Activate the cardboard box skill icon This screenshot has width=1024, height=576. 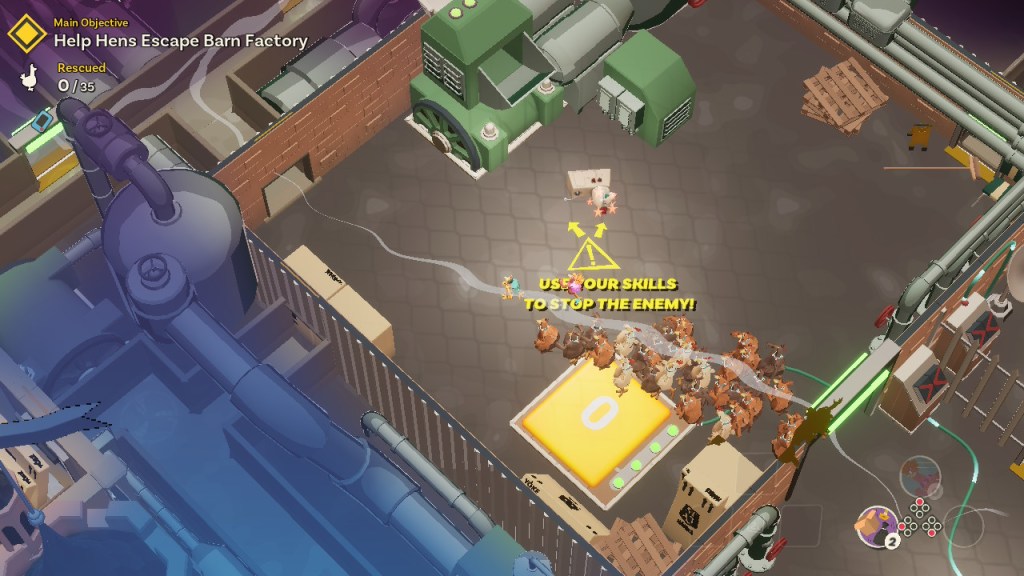876,524
